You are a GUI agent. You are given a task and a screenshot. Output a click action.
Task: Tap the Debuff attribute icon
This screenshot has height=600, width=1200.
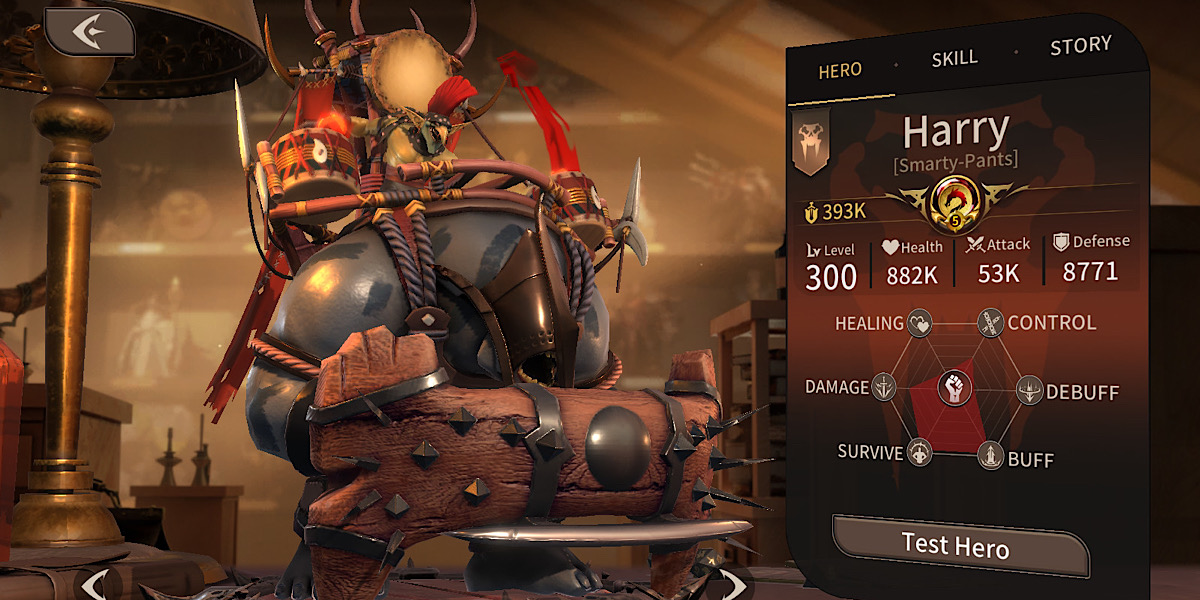tap(1030, 390)
